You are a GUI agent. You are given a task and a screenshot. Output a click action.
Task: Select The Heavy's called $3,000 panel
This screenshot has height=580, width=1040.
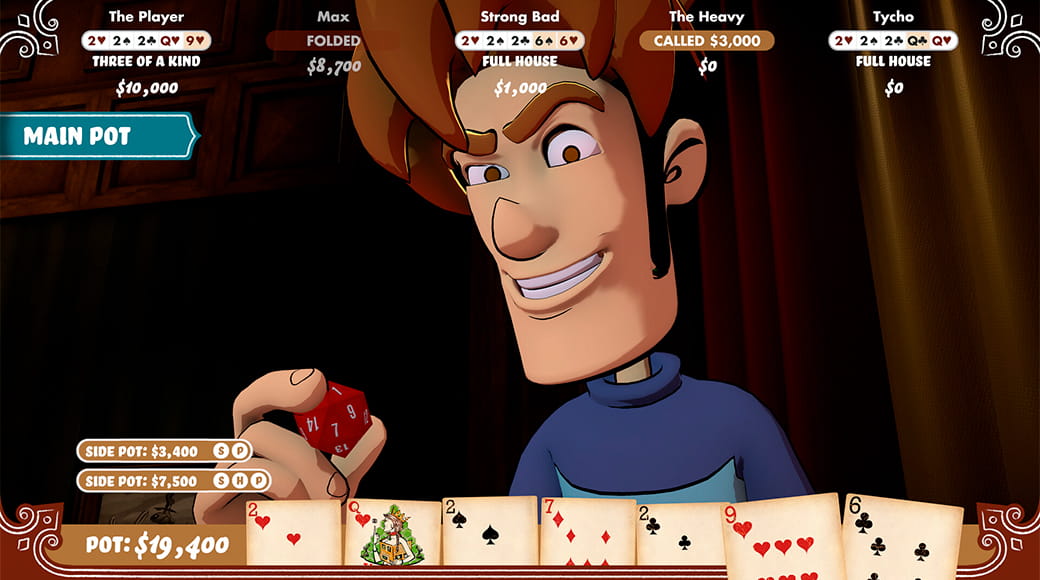pyautogui.click(x=707, y=41)
